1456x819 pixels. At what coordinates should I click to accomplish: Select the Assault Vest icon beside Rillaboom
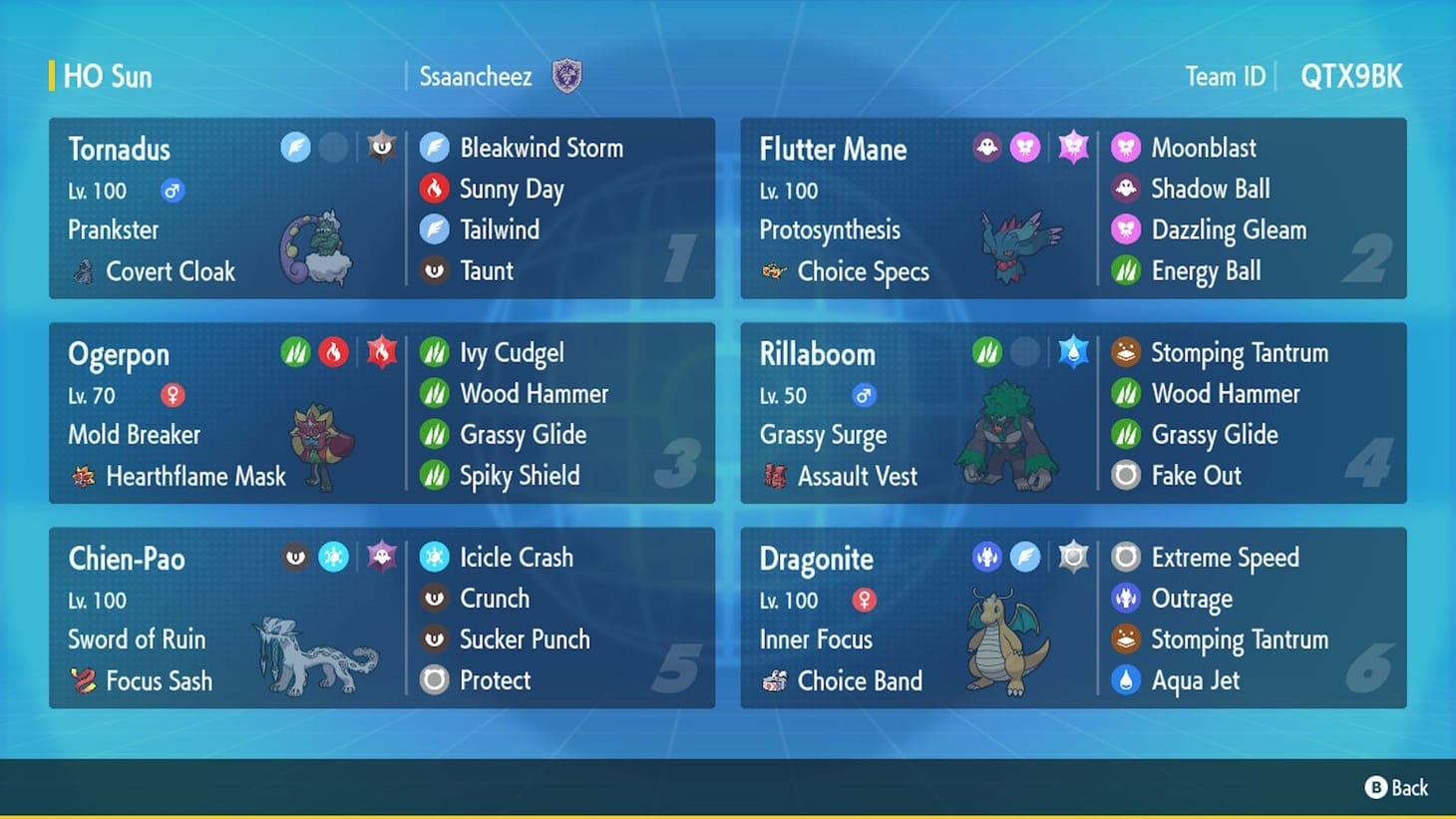pos(776,476)
